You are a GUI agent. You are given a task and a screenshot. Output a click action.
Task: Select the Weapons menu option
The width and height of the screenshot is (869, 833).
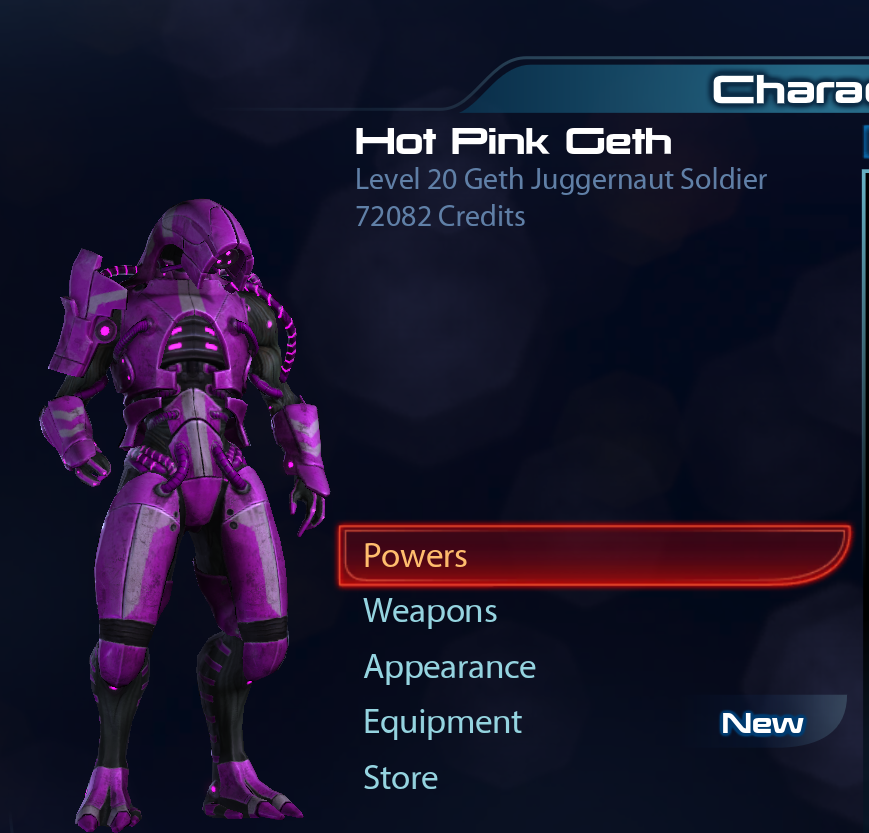pos(430,611)
